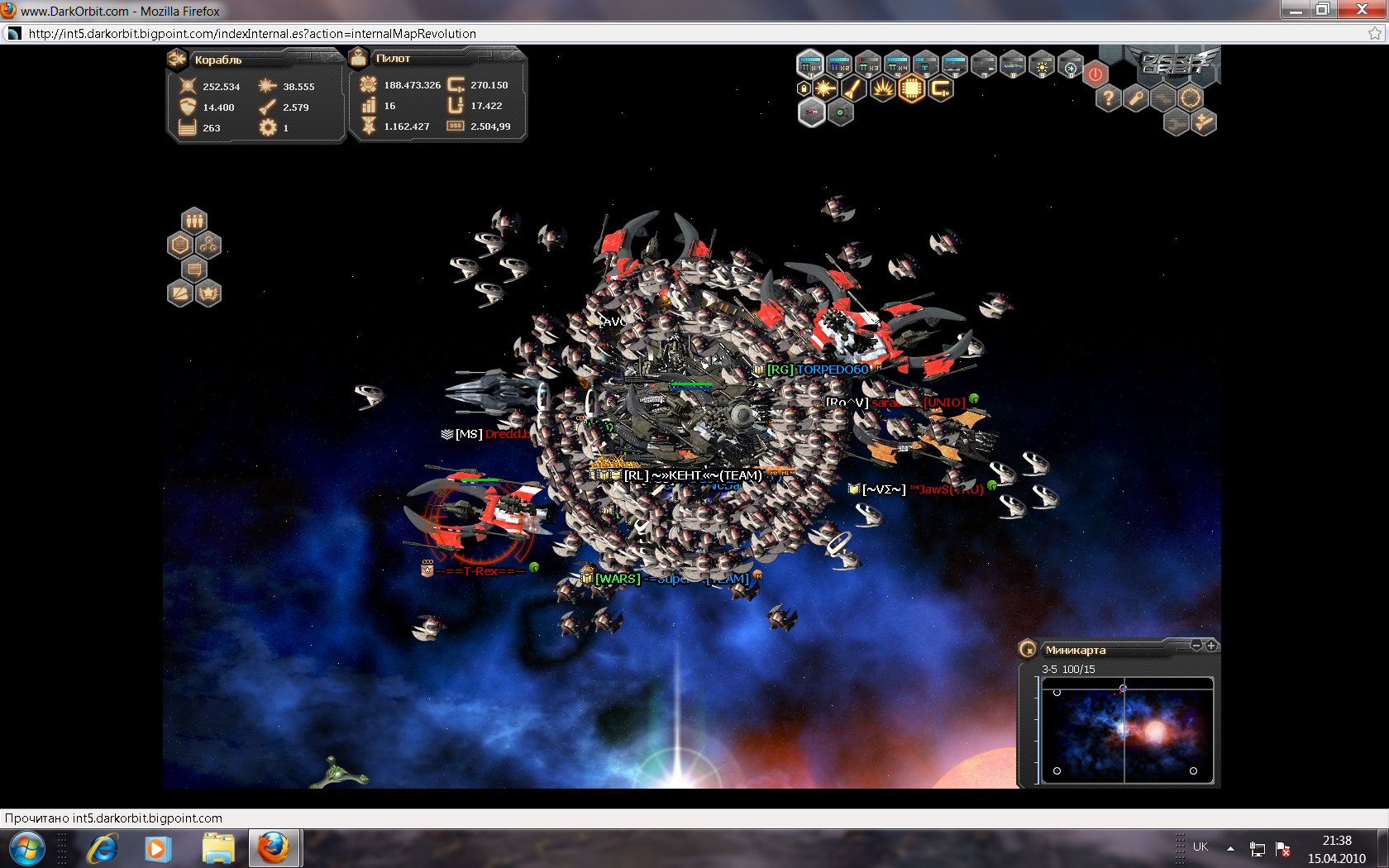
Task: Toggle the padlock on the action bar
Action: point(802,88)
